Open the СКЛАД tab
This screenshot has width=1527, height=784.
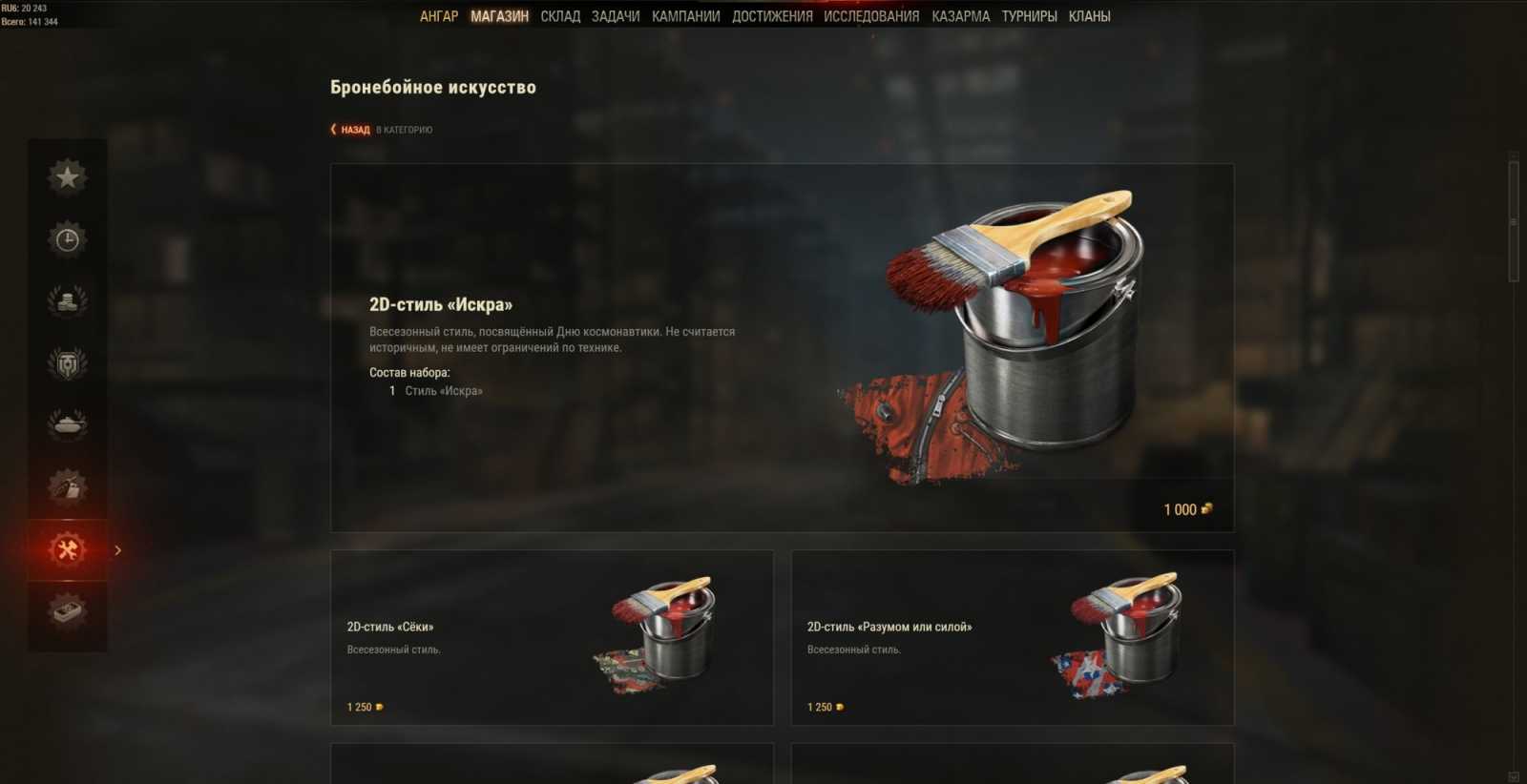pos(561,15)
